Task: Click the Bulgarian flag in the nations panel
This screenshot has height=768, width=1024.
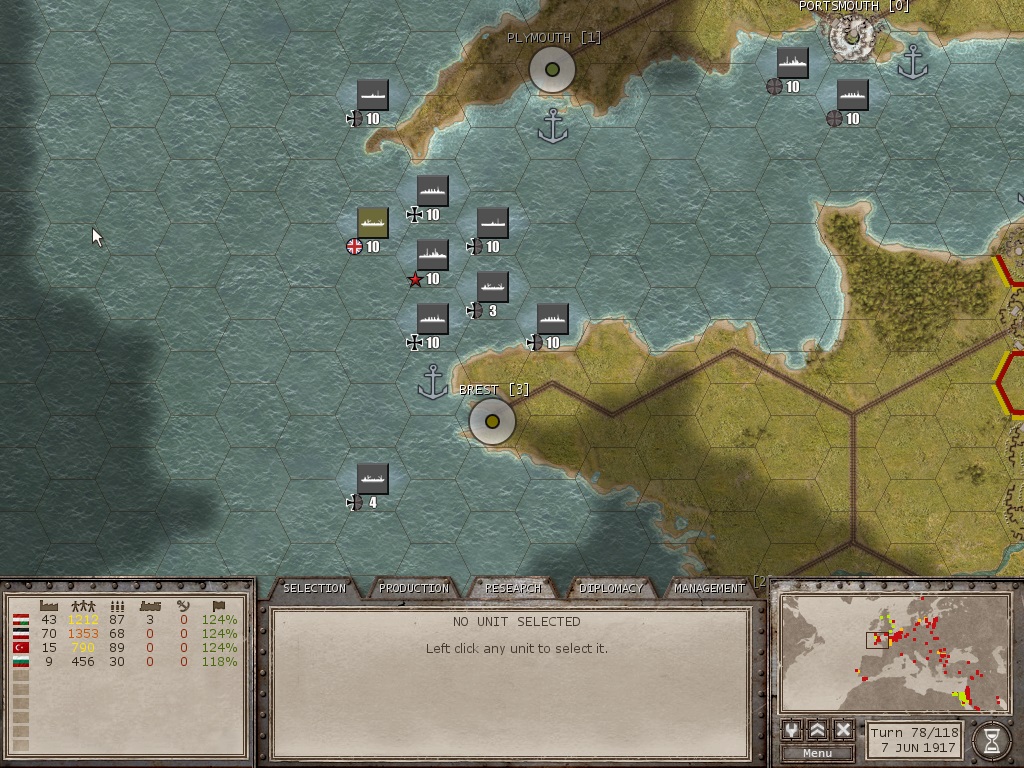Action: 20,662
